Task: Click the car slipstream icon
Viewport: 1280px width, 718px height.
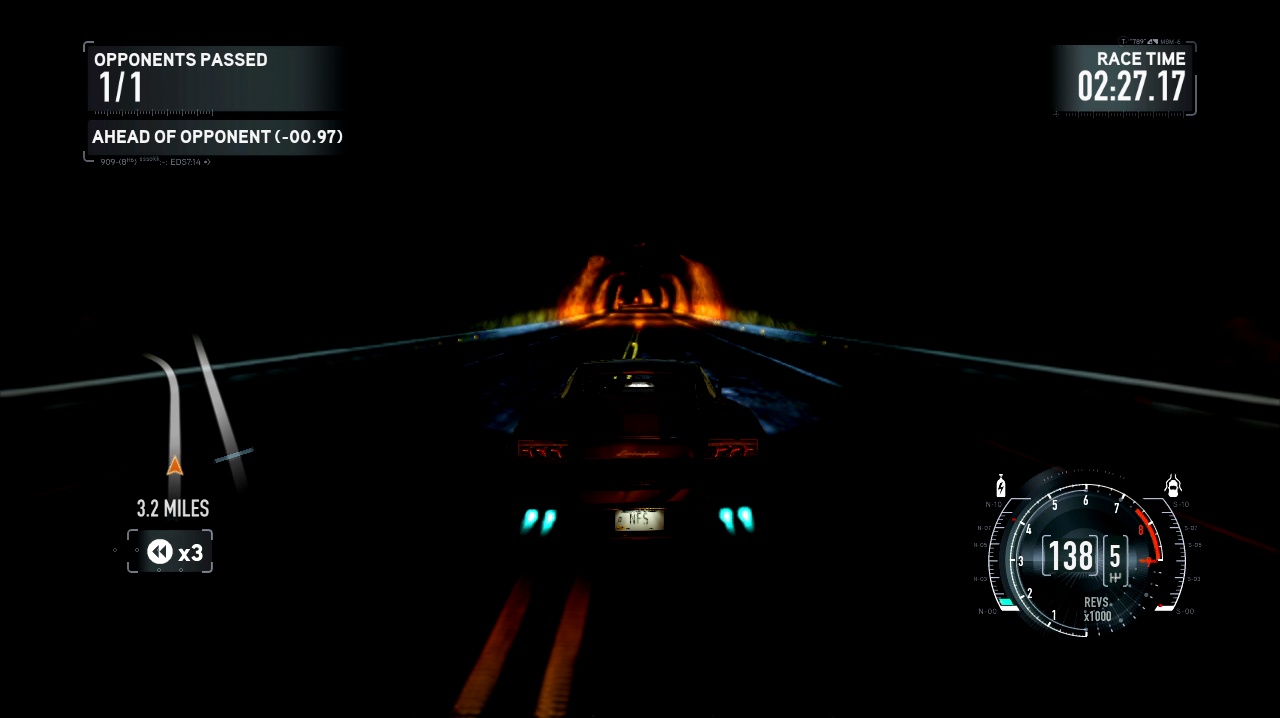Action: click(1174, 486)
